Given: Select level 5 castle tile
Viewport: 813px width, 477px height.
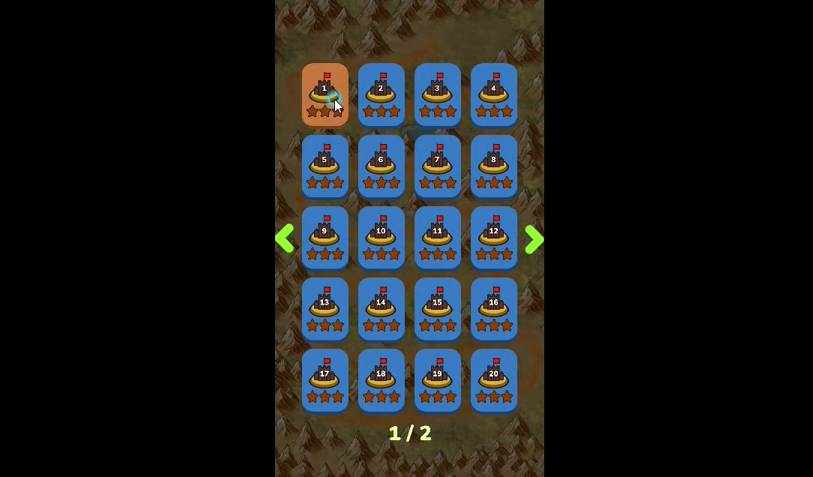Looking at the screenshot, I should (x=325, y=166).
